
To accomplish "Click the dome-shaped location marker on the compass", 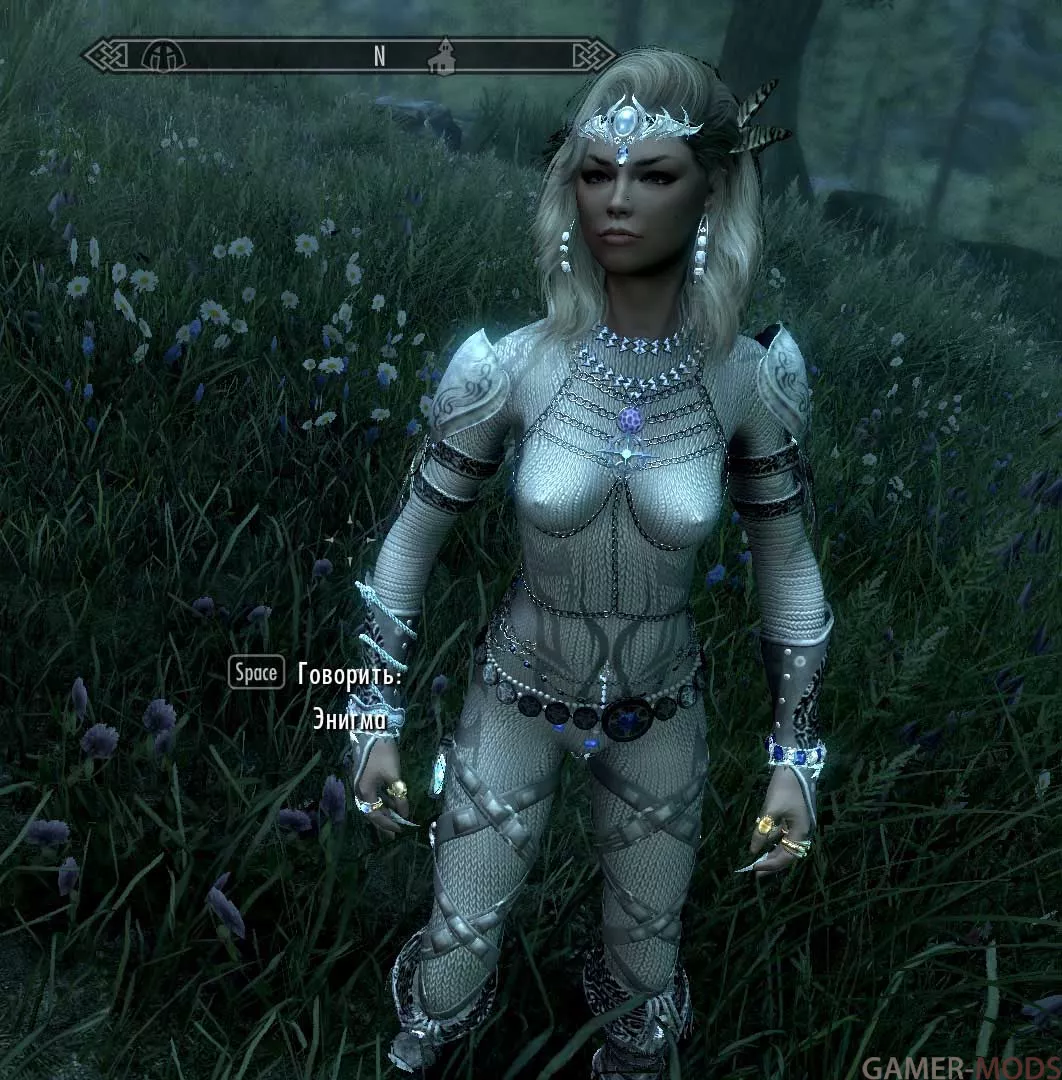I will pyautogui.click(x=158, y=55).
